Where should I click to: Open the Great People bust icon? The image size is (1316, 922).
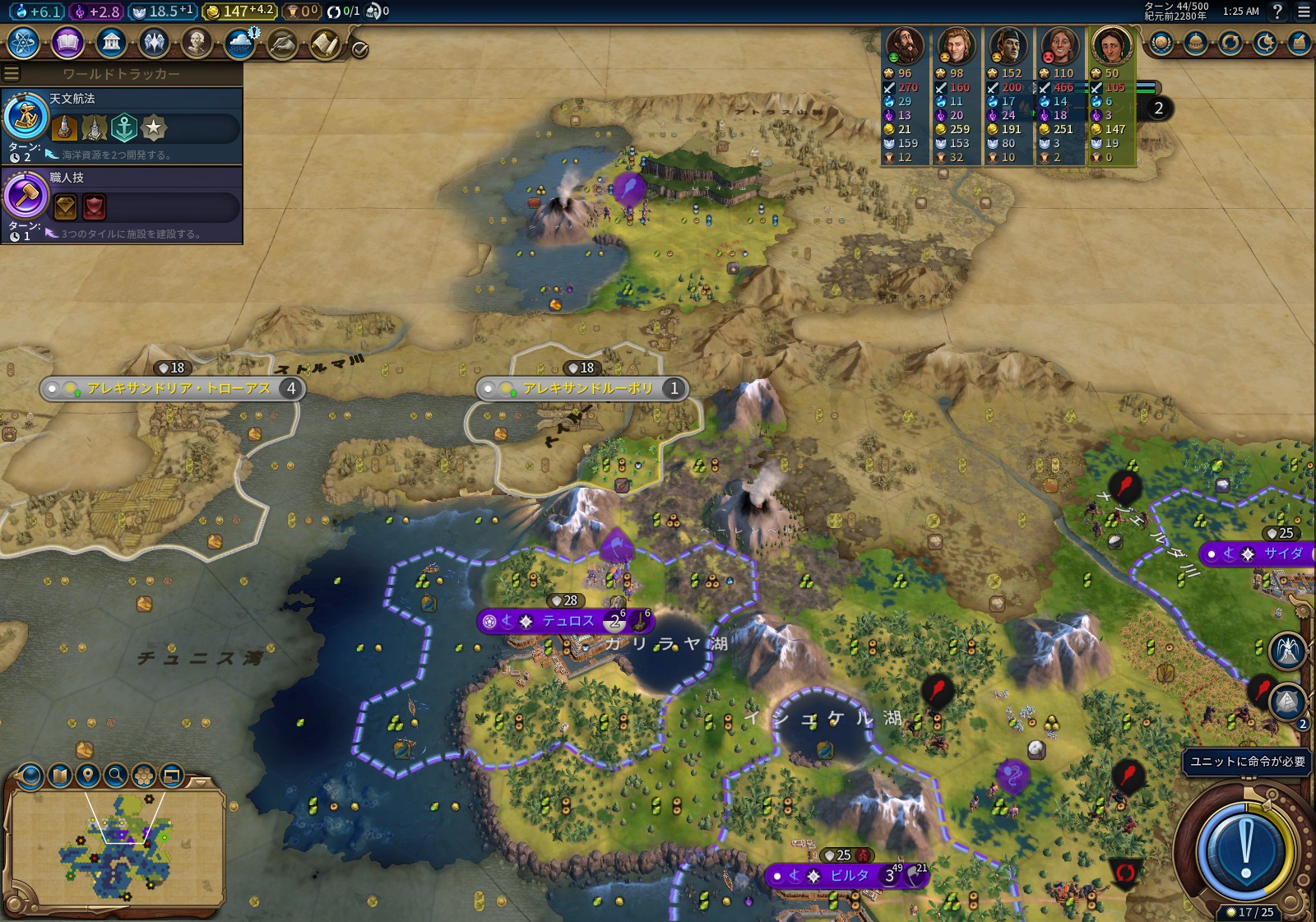[197, 42]
